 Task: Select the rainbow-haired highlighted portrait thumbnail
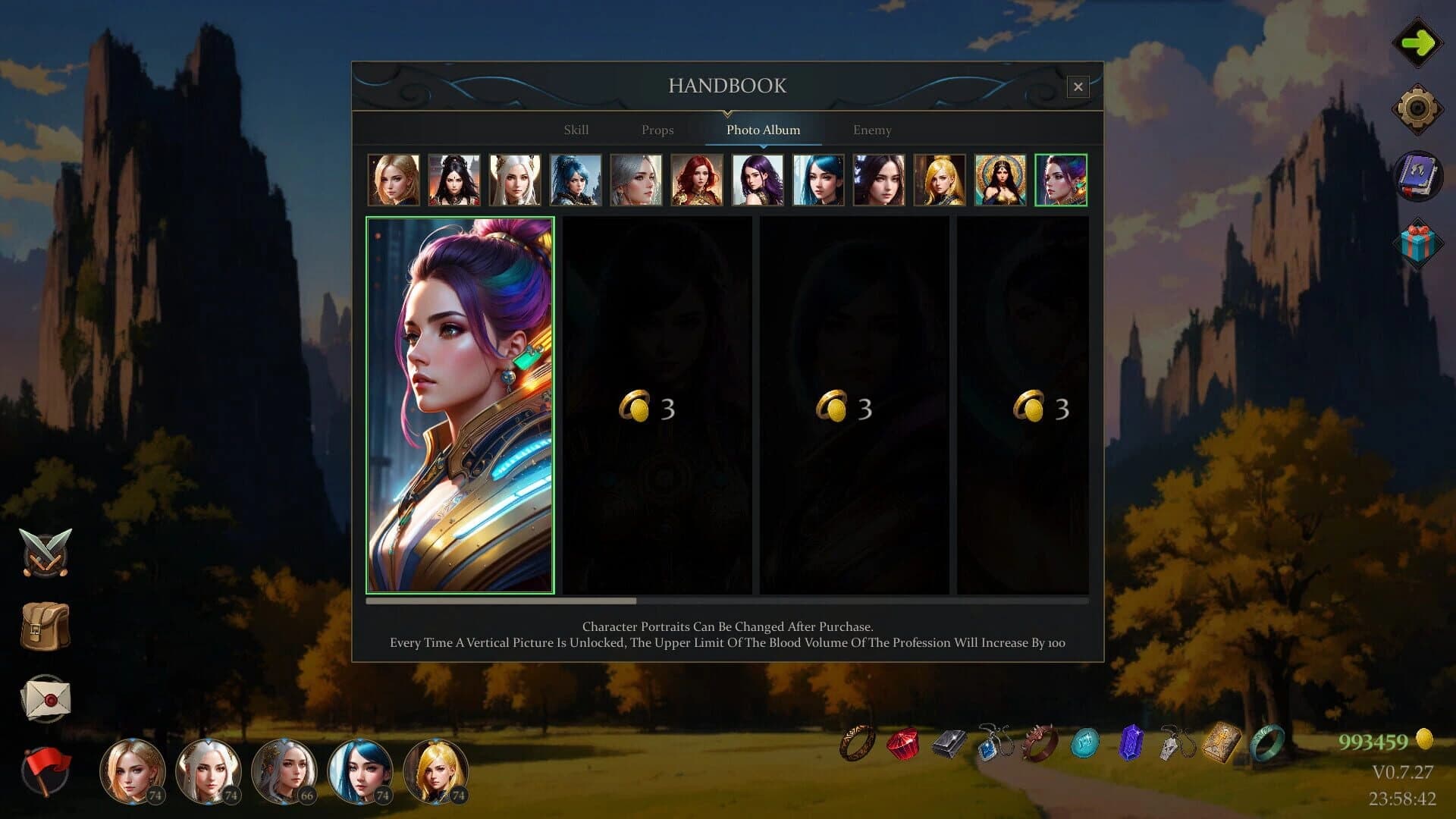click(x=1061, y=180)
